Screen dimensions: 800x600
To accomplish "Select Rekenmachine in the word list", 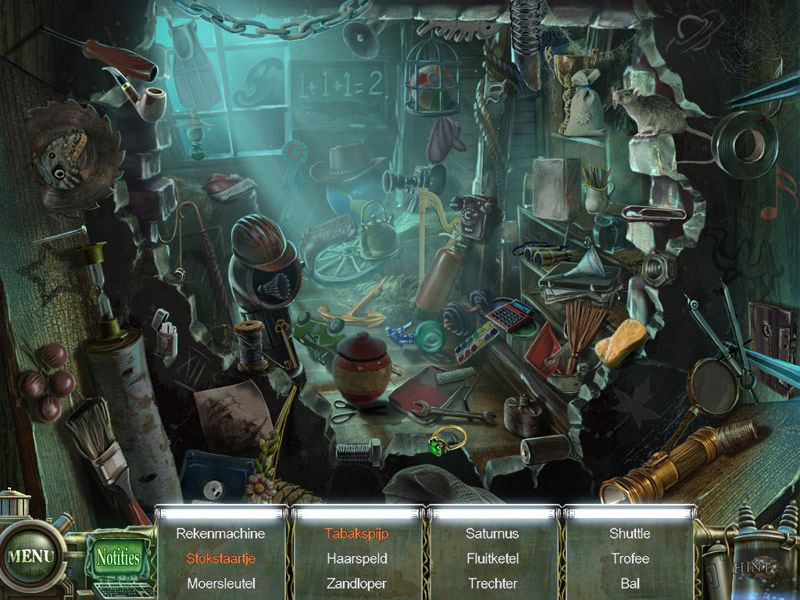I will click(222, 534).
